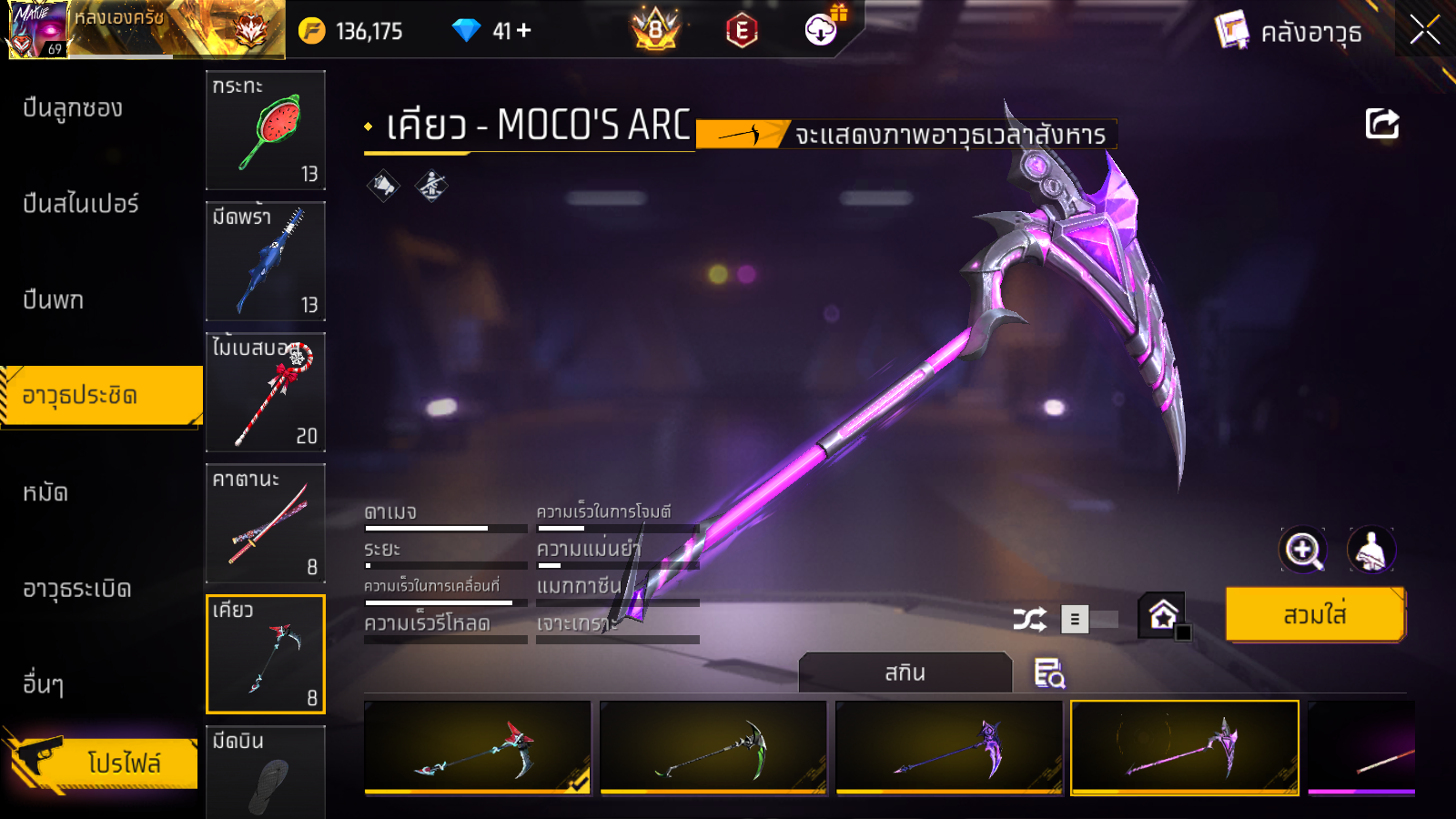Open the หมัด fist category

[45, 493]
